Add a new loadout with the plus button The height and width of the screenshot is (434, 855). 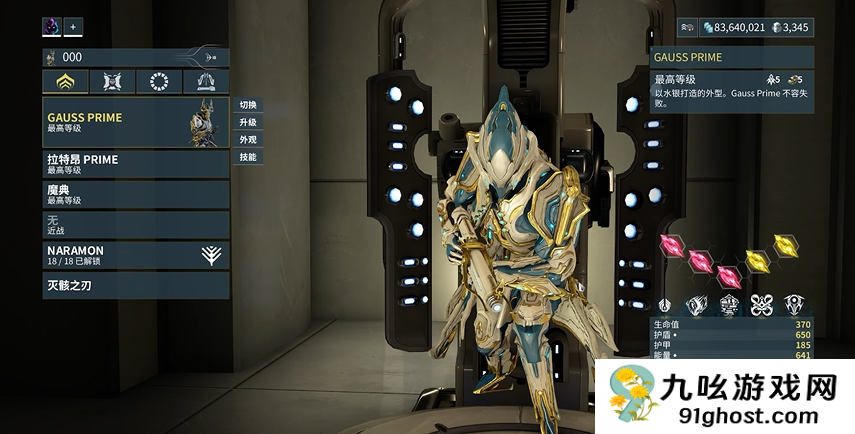[74, 27]
